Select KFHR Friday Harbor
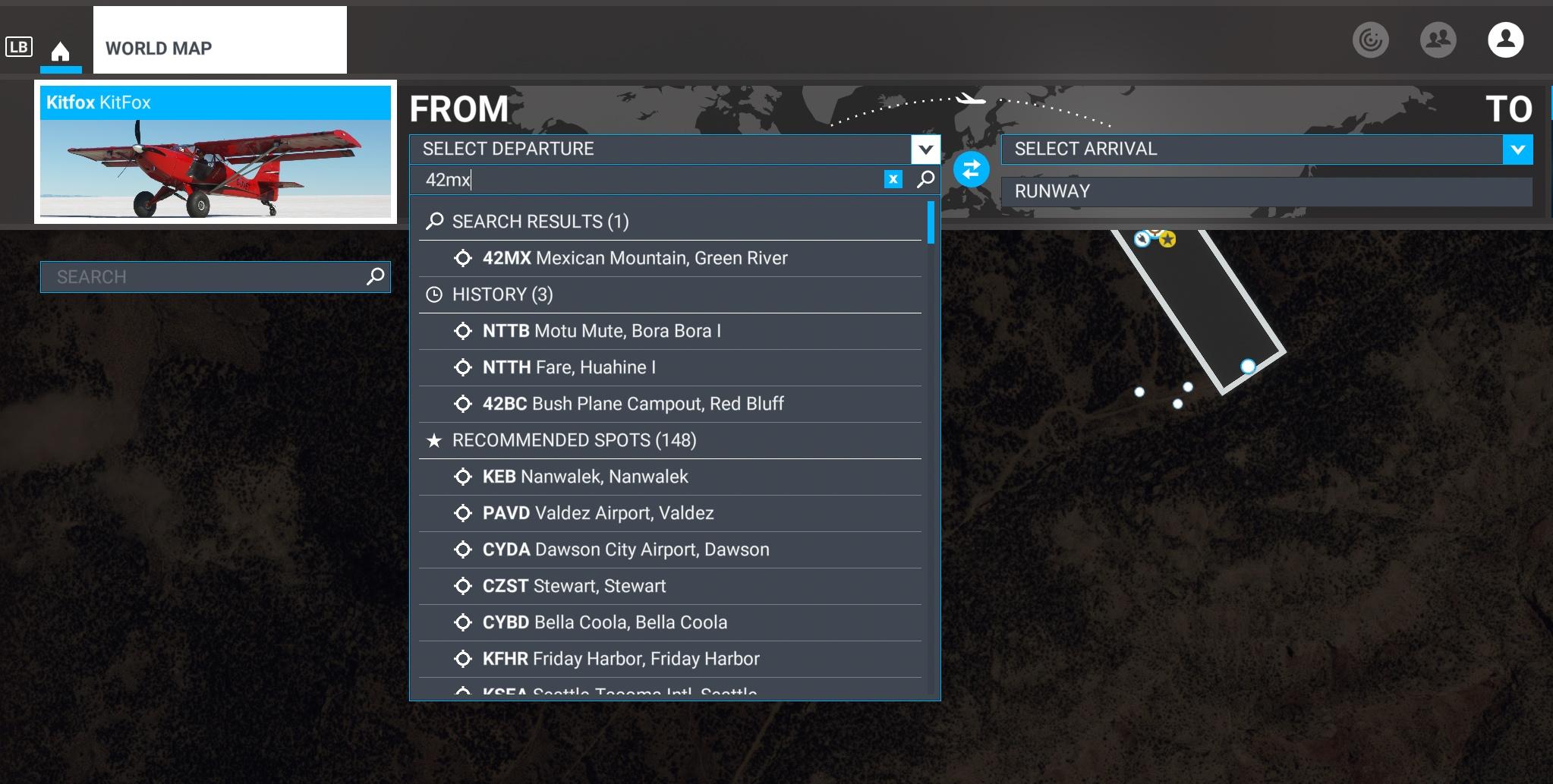1553x784 pixels. [x=620, y=659]
